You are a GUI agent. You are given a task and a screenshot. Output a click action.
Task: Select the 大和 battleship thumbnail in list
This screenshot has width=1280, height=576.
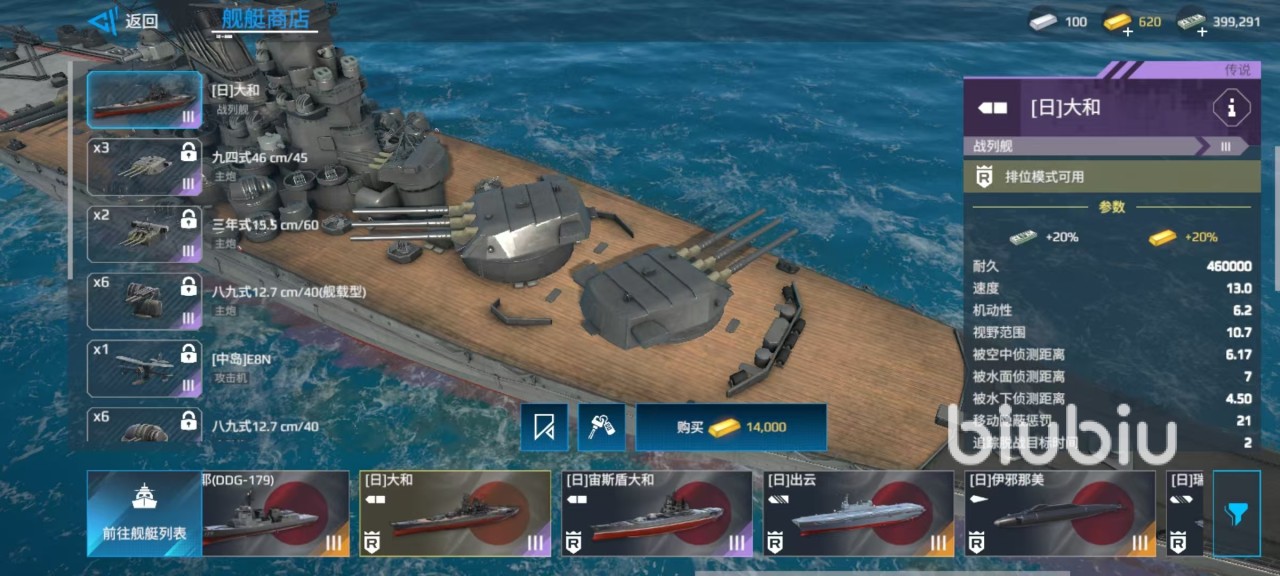(144, 100)
